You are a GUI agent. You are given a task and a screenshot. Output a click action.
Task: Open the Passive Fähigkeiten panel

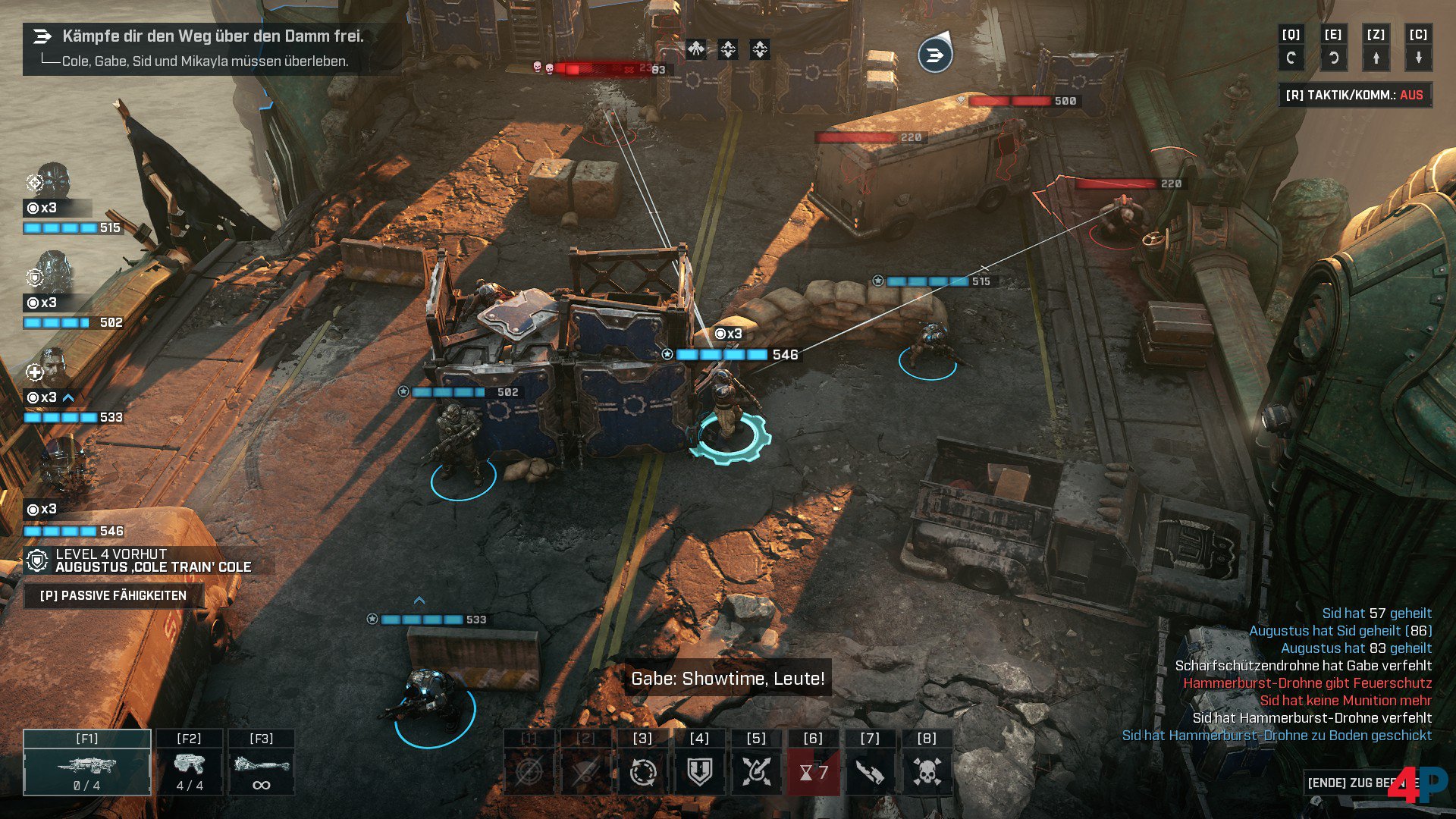click(113, 596)
